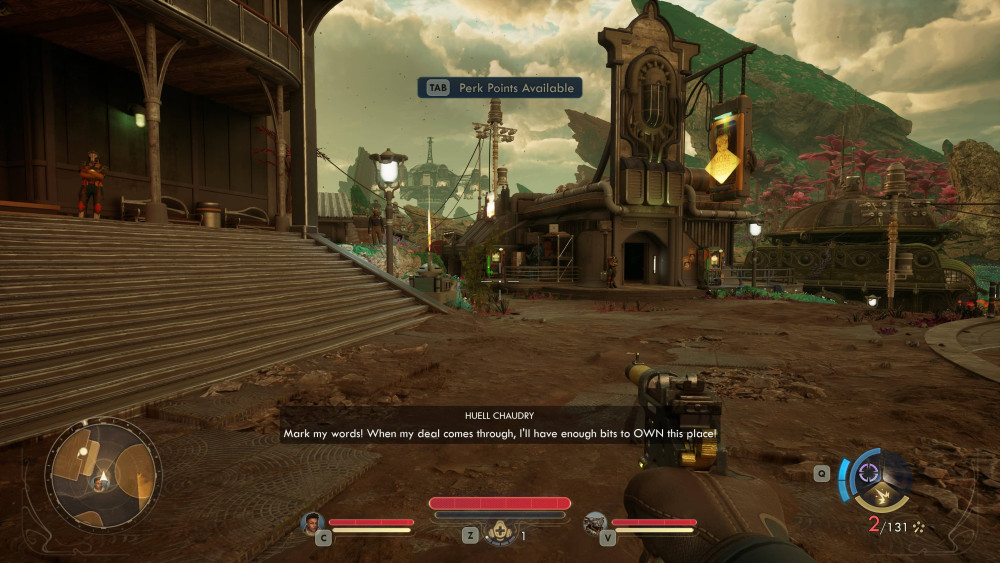Use the medical inhaler icon
This screenshot has width=1000, height=563.
(500, 533)
